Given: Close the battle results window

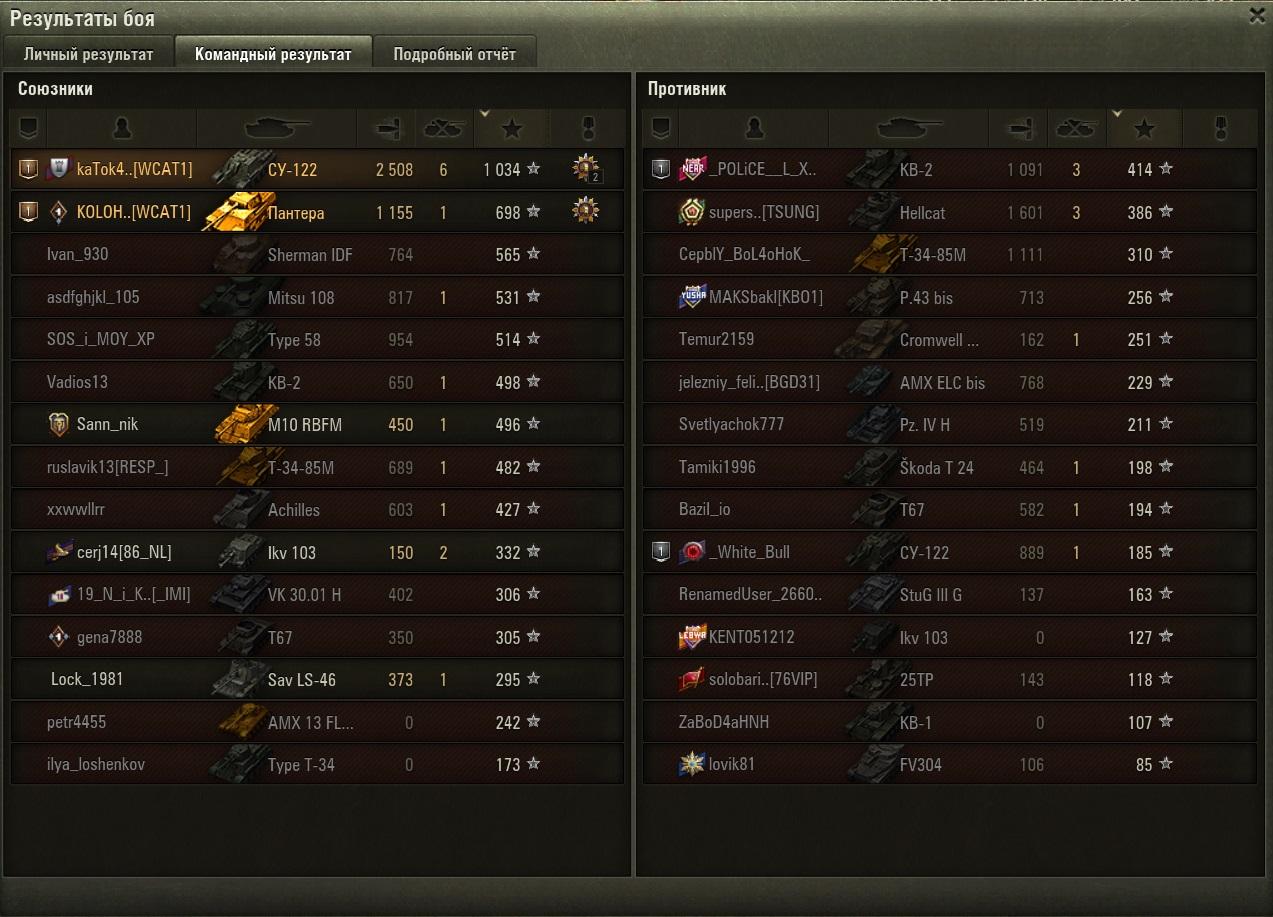Looking at the screenshot, I should [1257, 16].
